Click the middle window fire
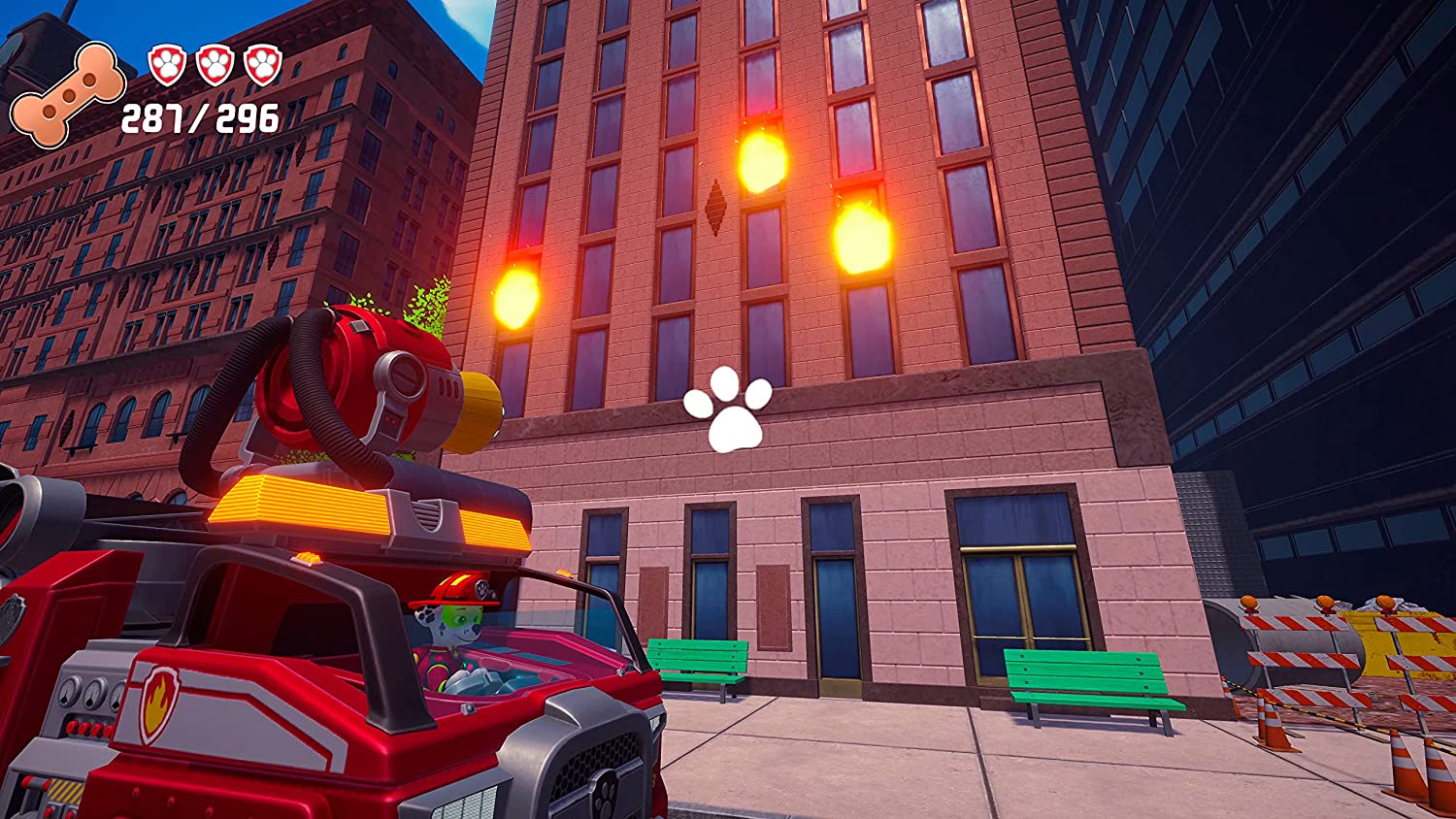 pyautogui.click(x=763, y=162)
